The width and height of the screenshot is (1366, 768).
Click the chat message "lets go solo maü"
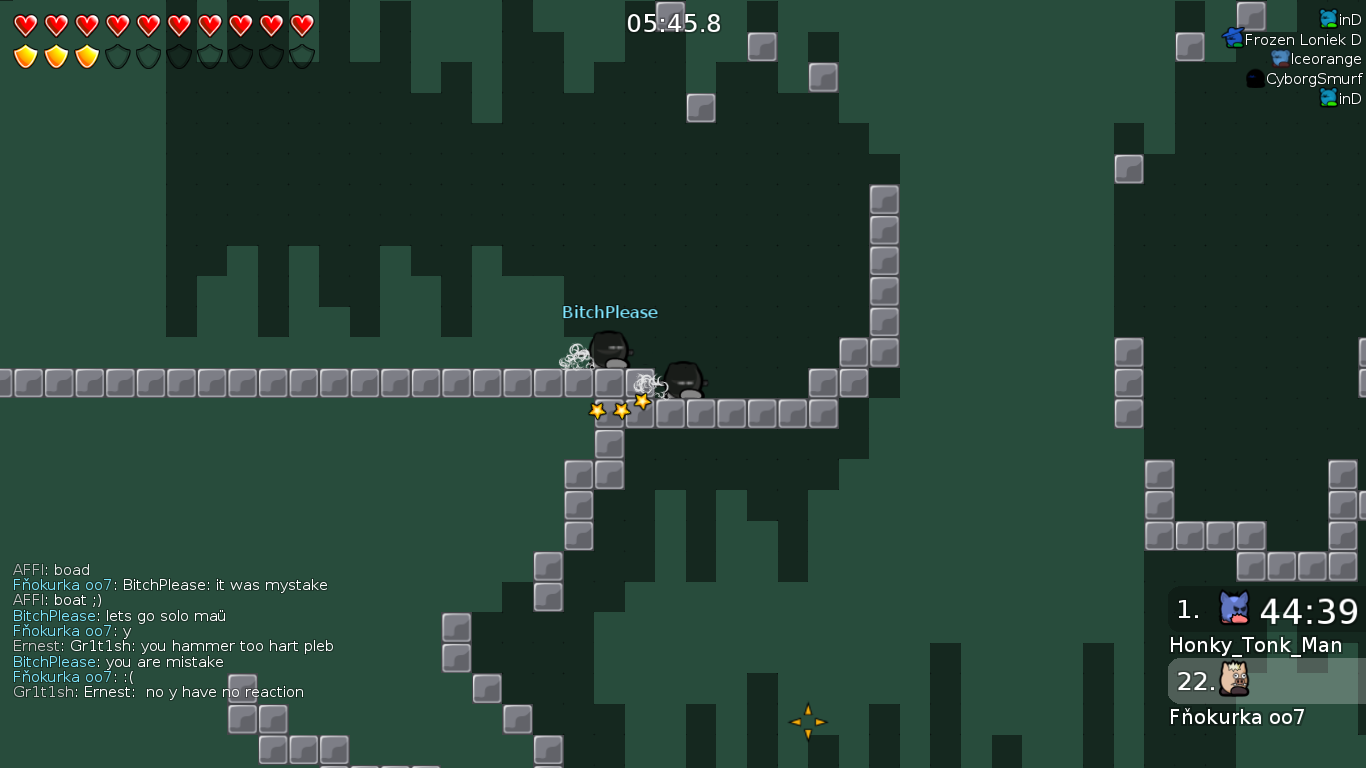coord(165,616)
